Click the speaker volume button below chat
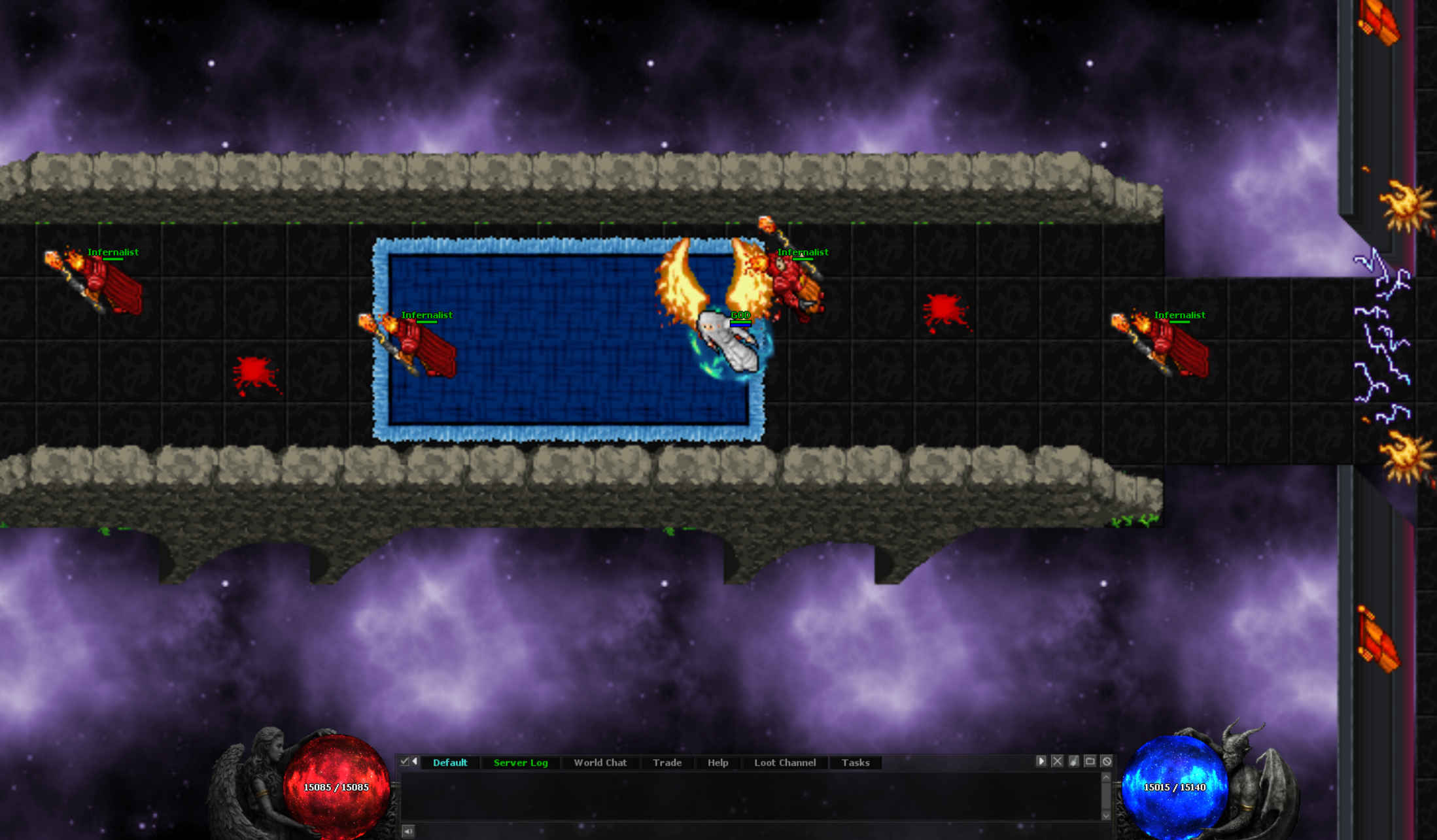Screen dimensions: 1437x840 407,832
